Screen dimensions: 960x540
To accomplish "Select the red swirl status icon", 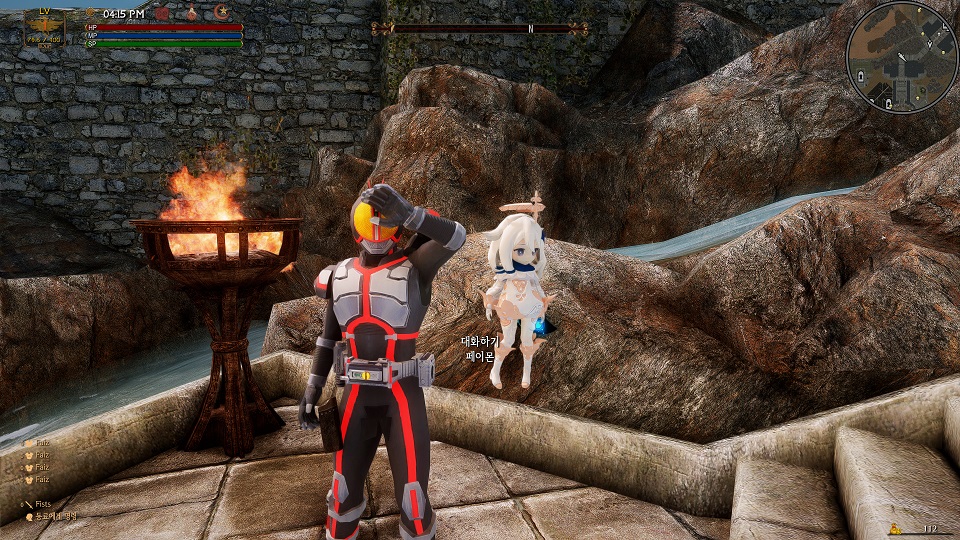I will coord(161,13).
